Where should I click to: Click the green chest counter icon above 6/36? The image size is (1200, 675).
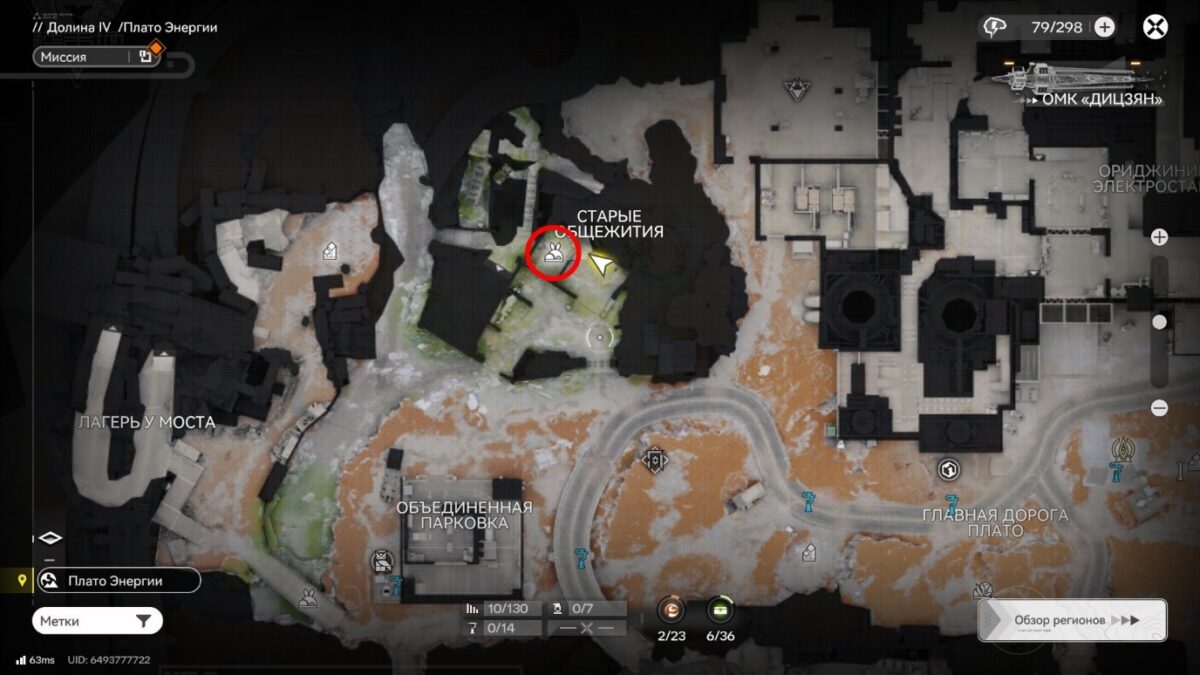point(719,609)
